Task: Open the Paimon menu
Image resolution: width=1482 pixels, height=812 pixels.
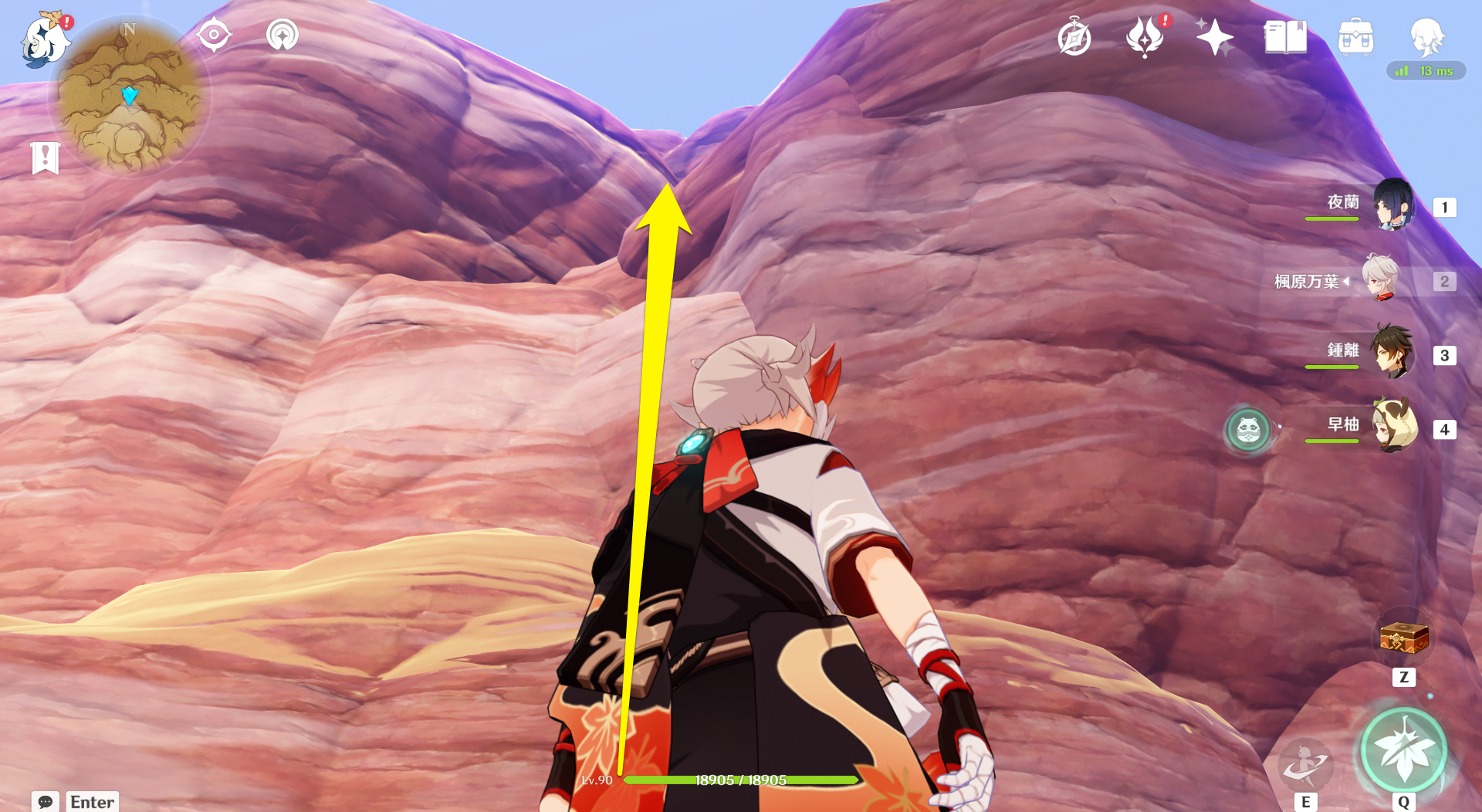Action: tap(44, 42)
